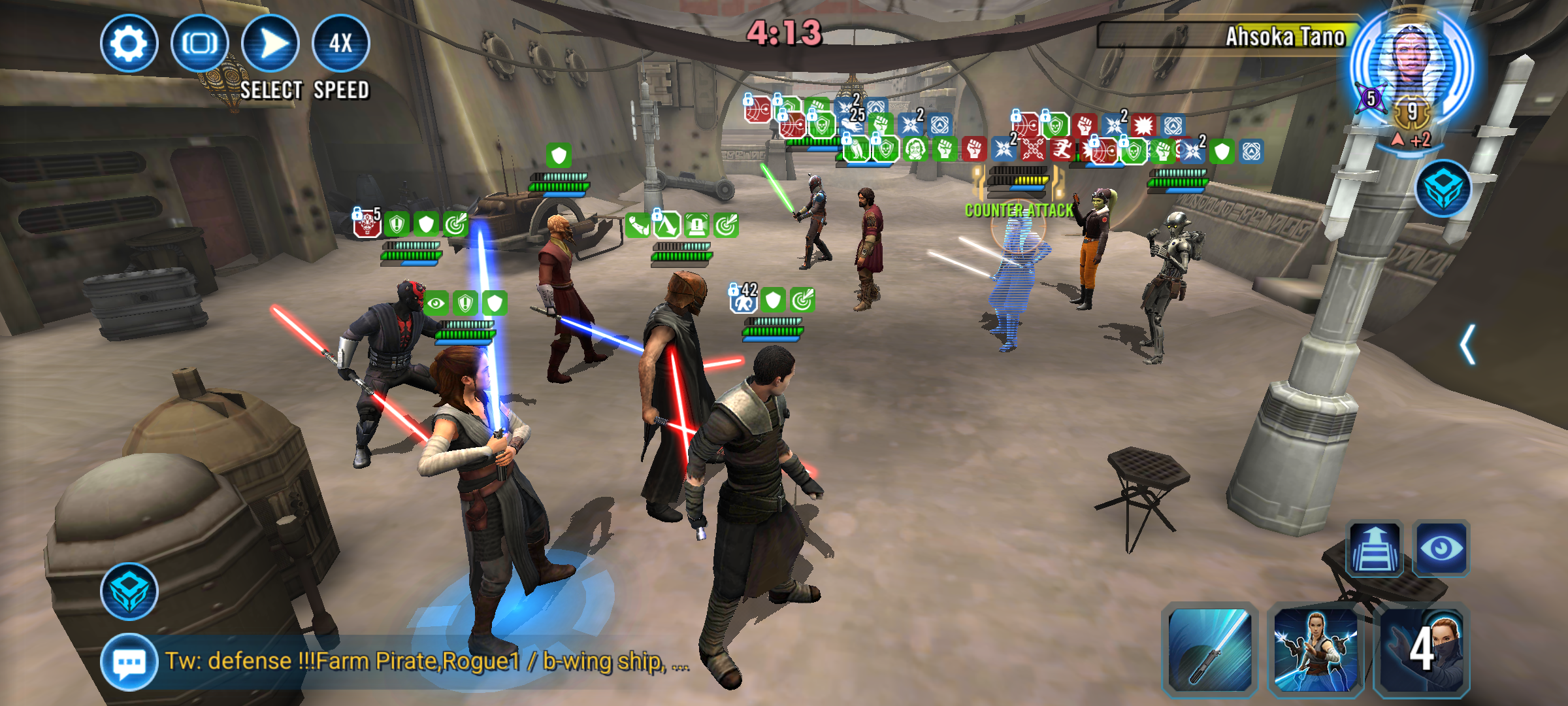Screen dimensions: 1568x706
Task: Open the gear settings menu
Action: (x=129, y=44)
